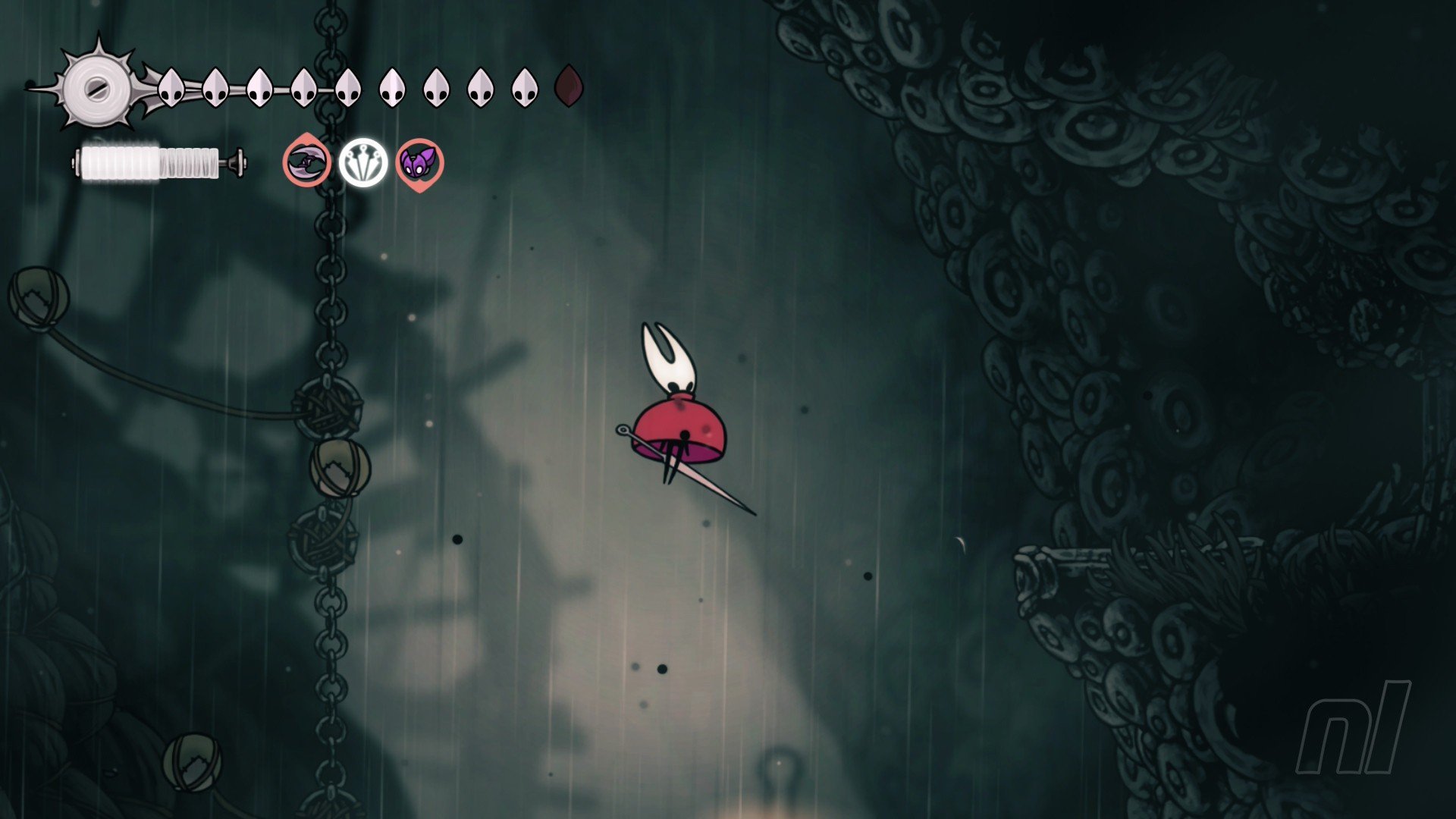Select the crescent blade tool icon
Image resolution: width=1456 pixels, height=819 pixels.
(x=306, y=162)
